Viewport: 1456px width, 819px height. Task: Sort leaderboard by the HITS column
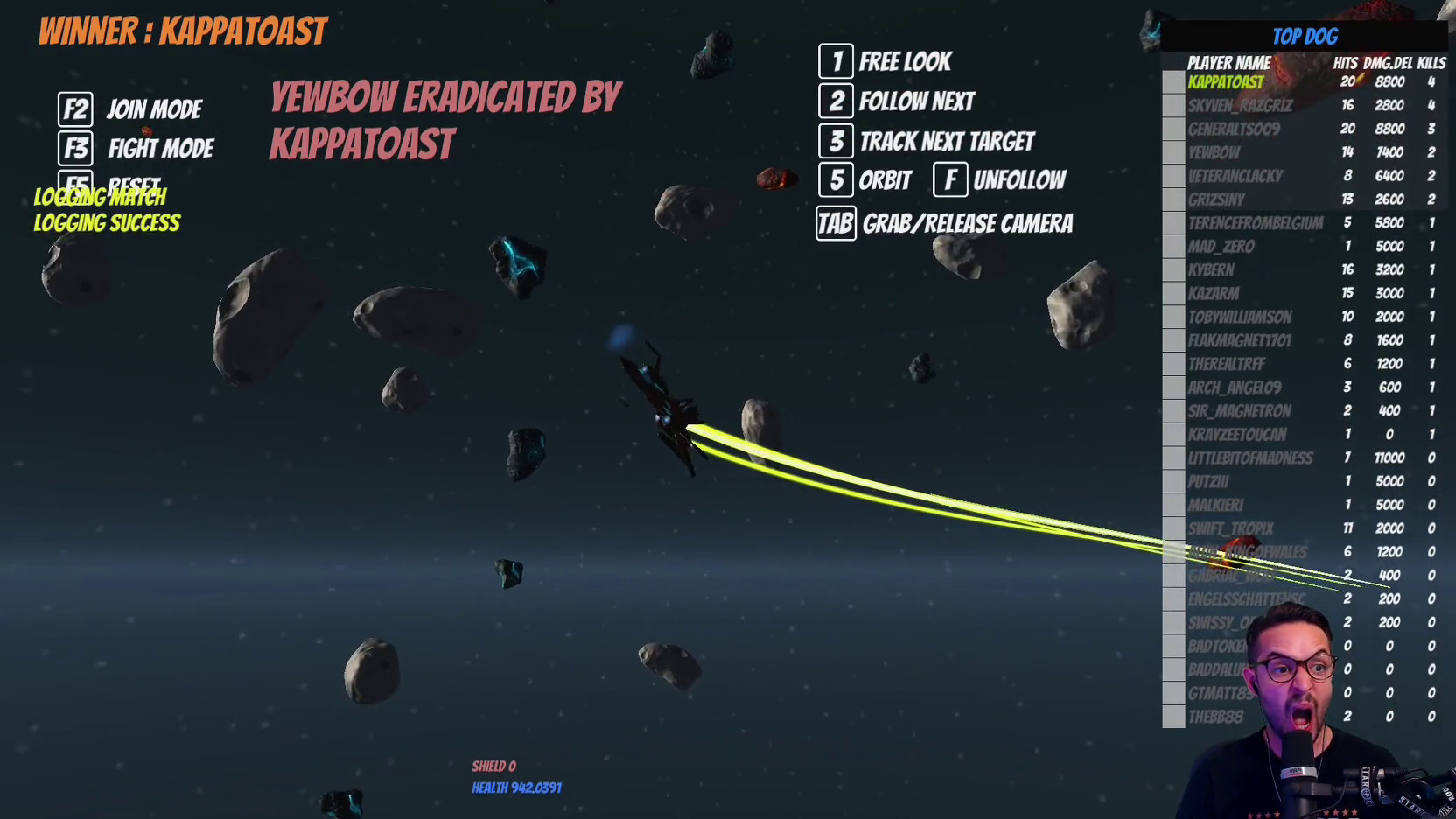[1346, 62]
